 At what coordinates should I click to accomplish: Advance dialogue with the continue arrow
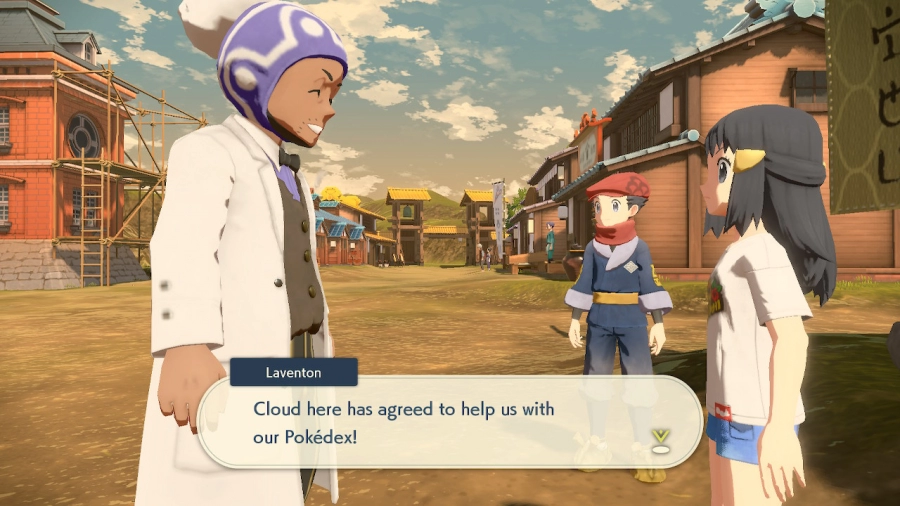pyautogui.click(x=660, y=438)
